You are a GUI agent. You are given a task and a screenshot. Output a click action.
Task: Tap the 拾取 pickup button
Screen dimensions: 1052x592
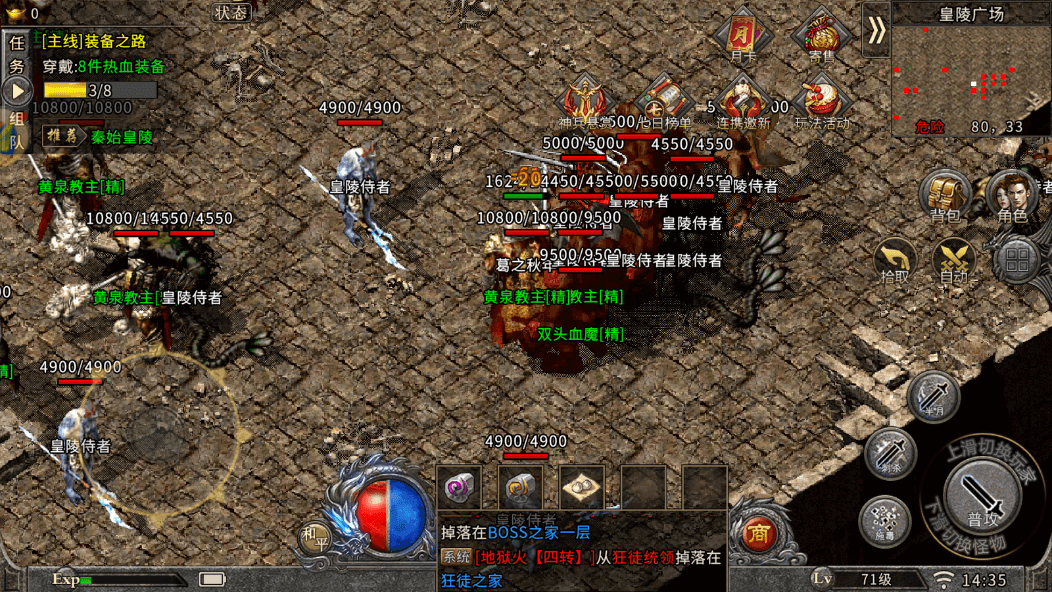tap(895, 259)
